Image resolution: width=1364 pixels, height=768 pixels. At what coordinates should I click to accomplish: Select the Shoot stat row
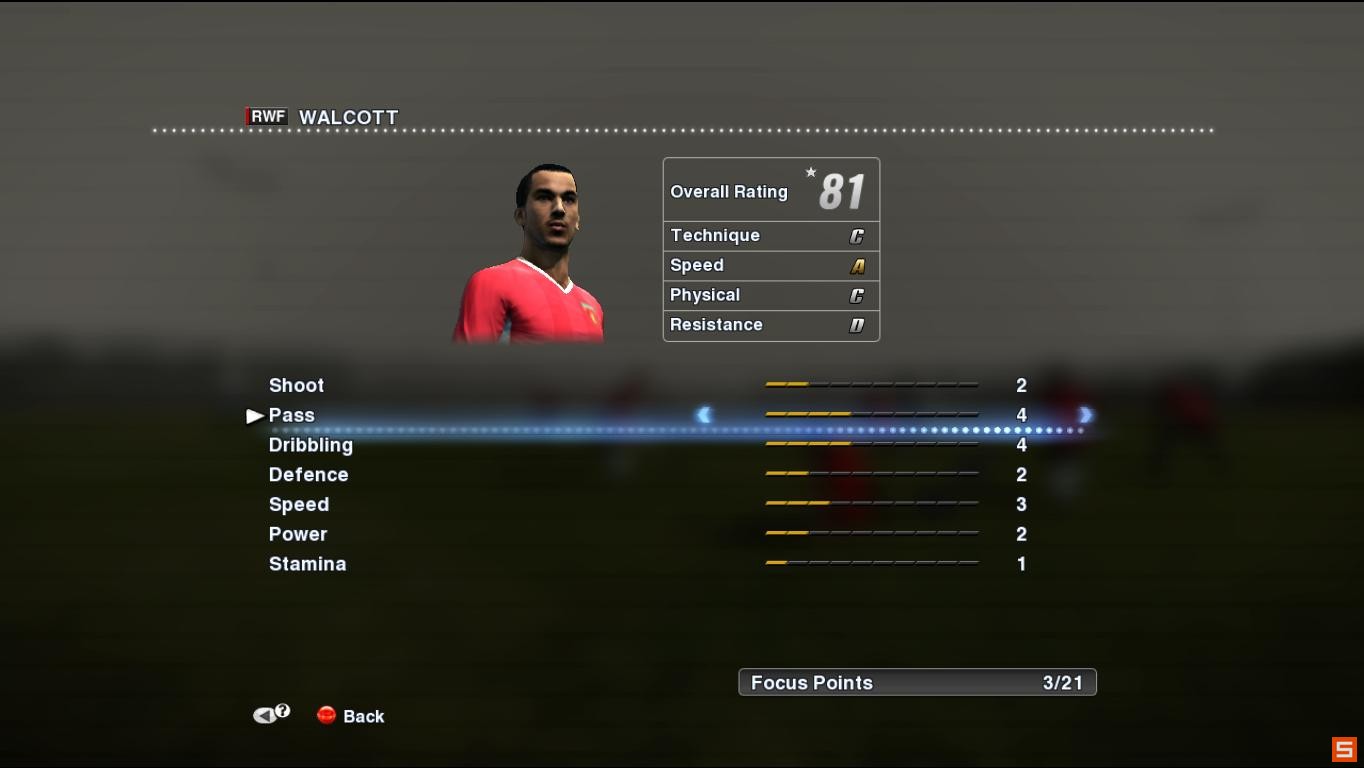click(296, 385)
